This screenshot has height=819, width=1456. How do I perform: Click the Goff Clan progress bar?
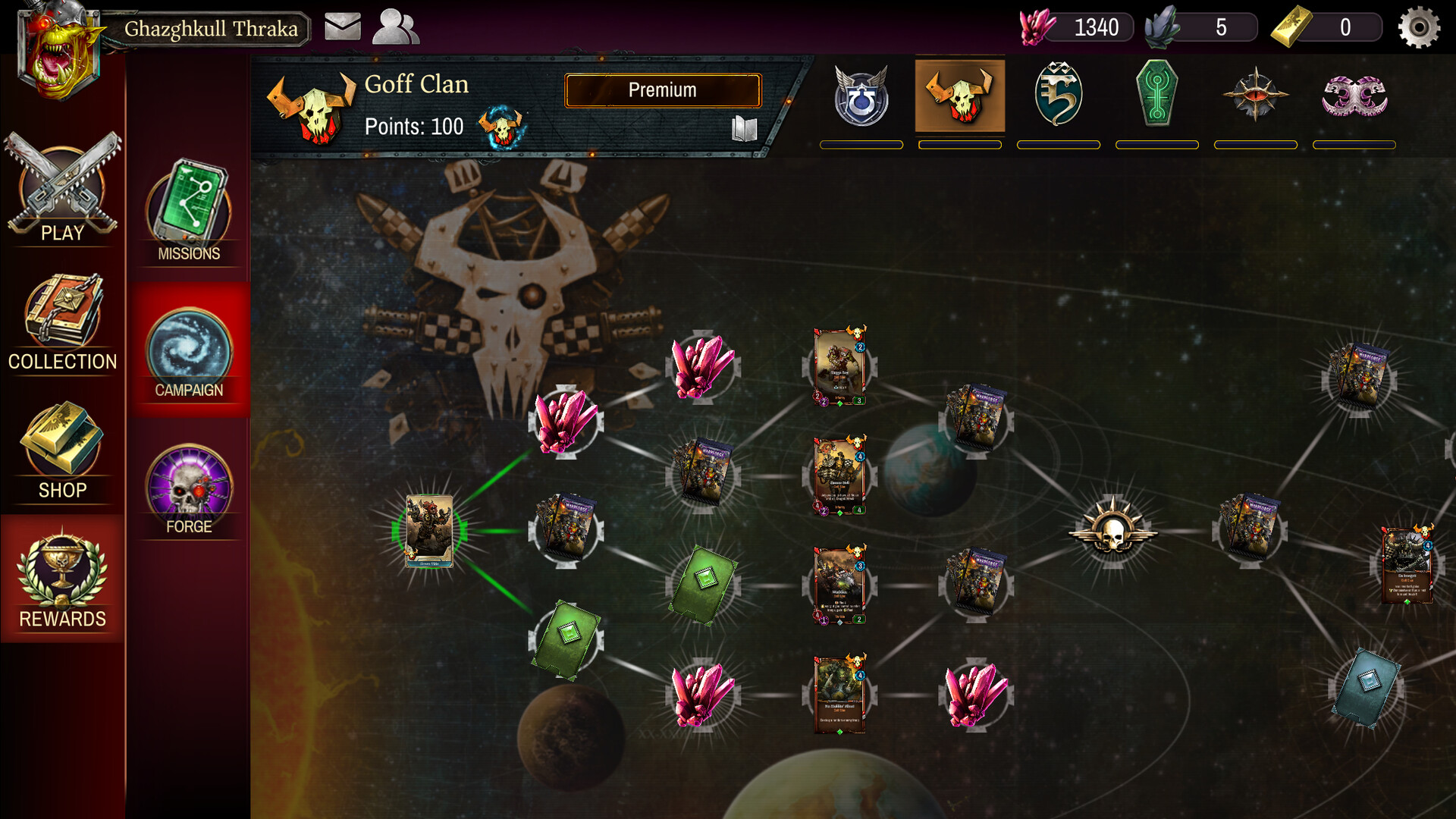(959, 144)
